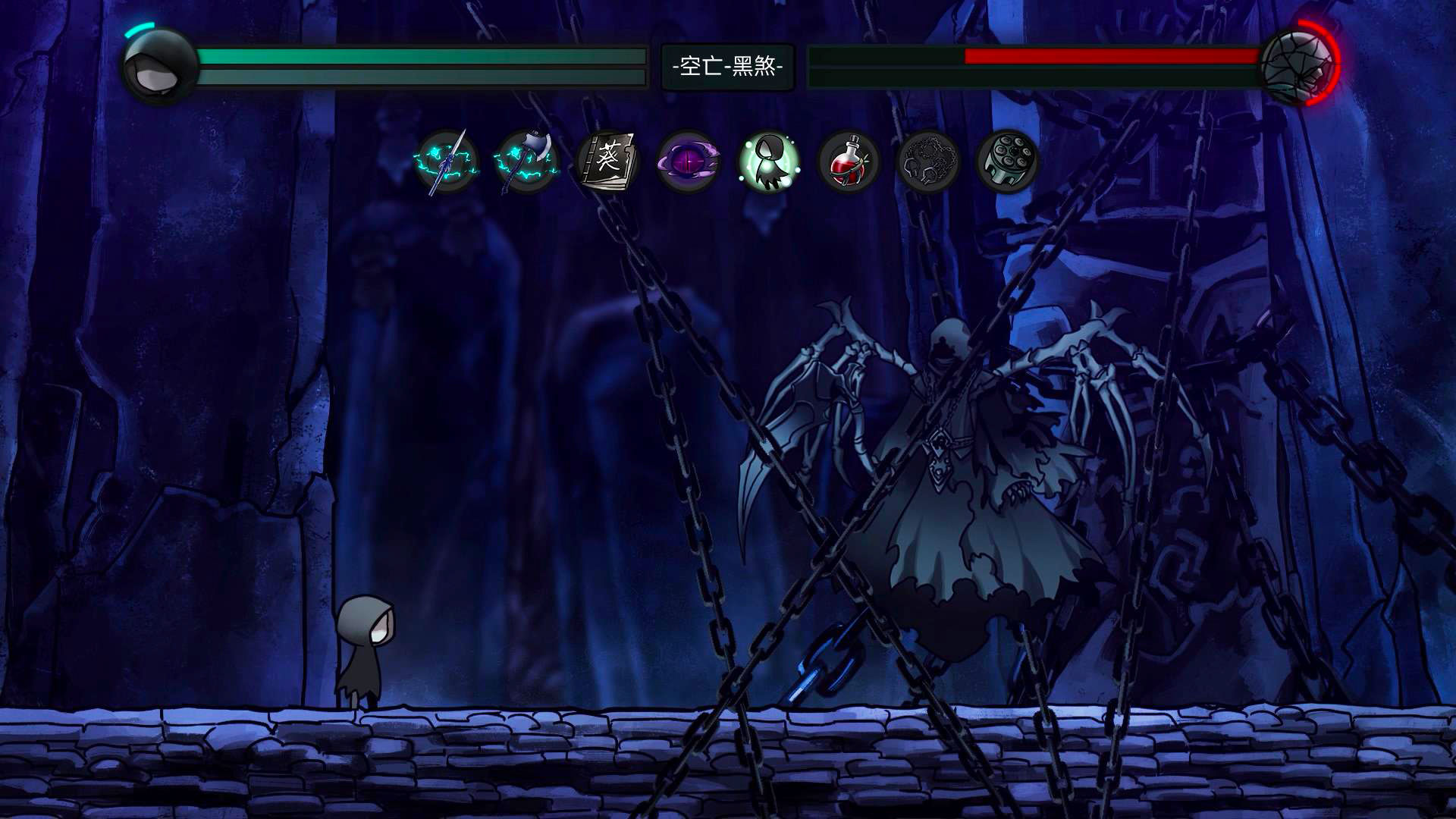This screenshot has height=819, width=1456.
Task: Activate the purple eye relic icon
Action: [x=689, y=162]
